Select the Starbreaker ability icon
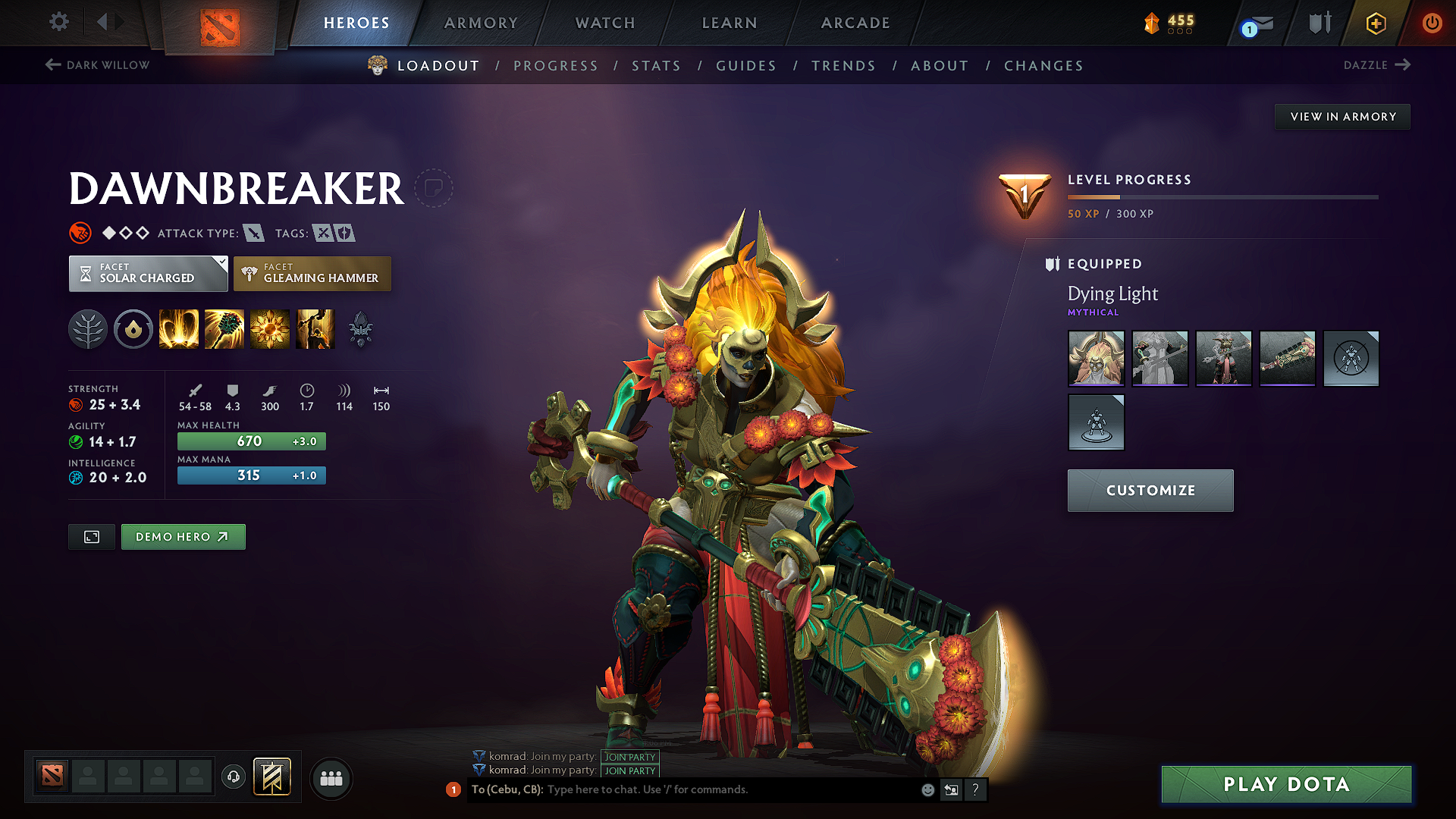This screenshot has height=819, width=1456. pyautogui.click(x=178, y=329)
